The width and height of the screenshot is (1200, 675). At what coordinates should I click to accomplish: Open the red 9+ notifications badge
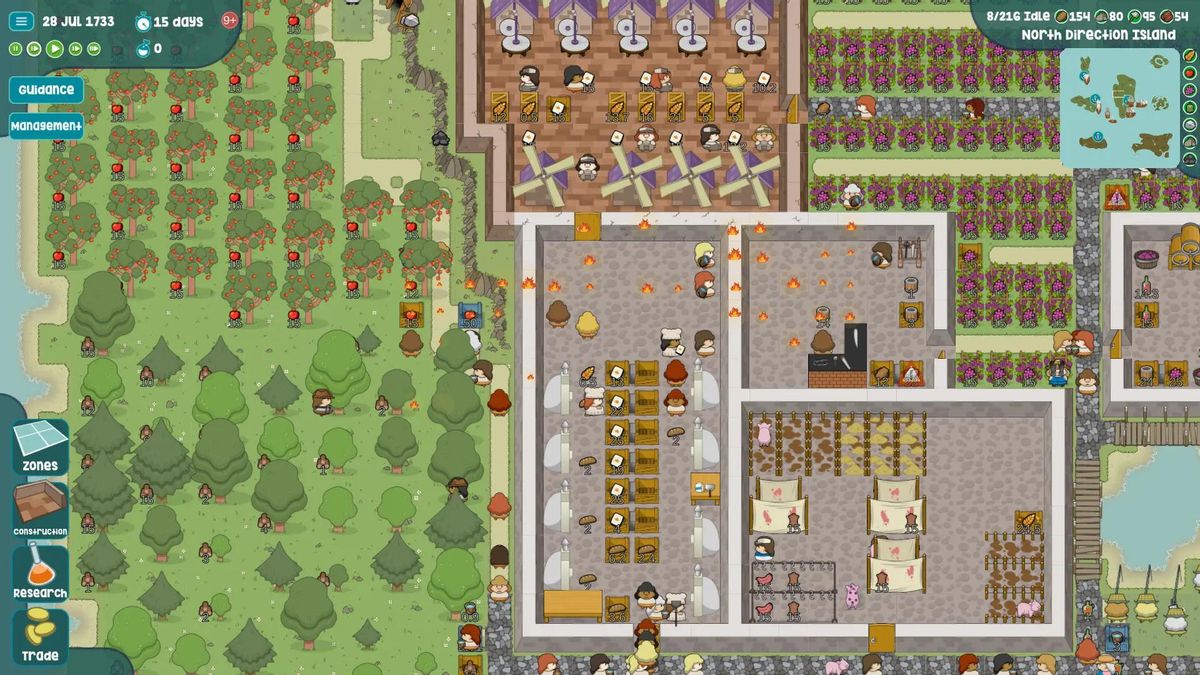click(229, 20)
